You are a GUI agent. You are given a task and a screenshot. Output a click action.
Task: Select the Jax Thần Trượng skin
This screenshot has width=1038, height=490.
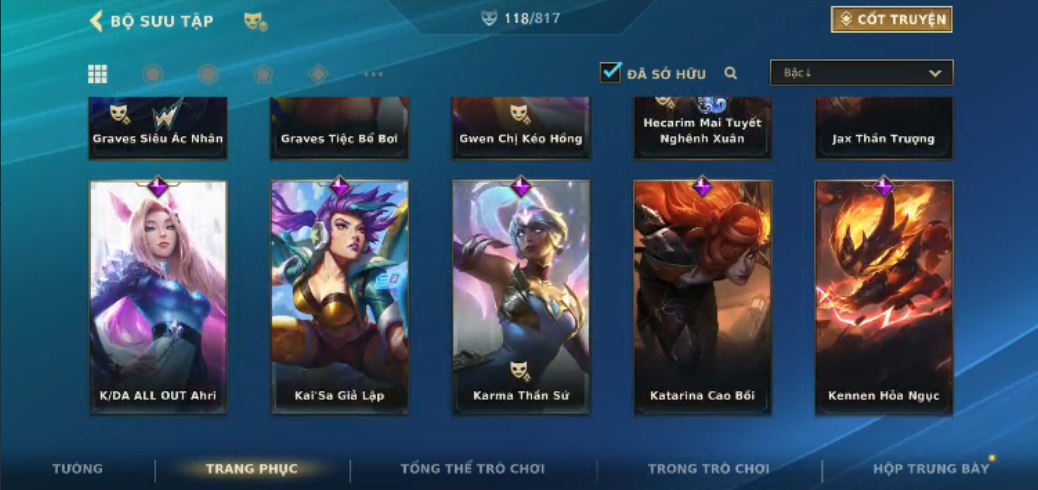[884, 128]
